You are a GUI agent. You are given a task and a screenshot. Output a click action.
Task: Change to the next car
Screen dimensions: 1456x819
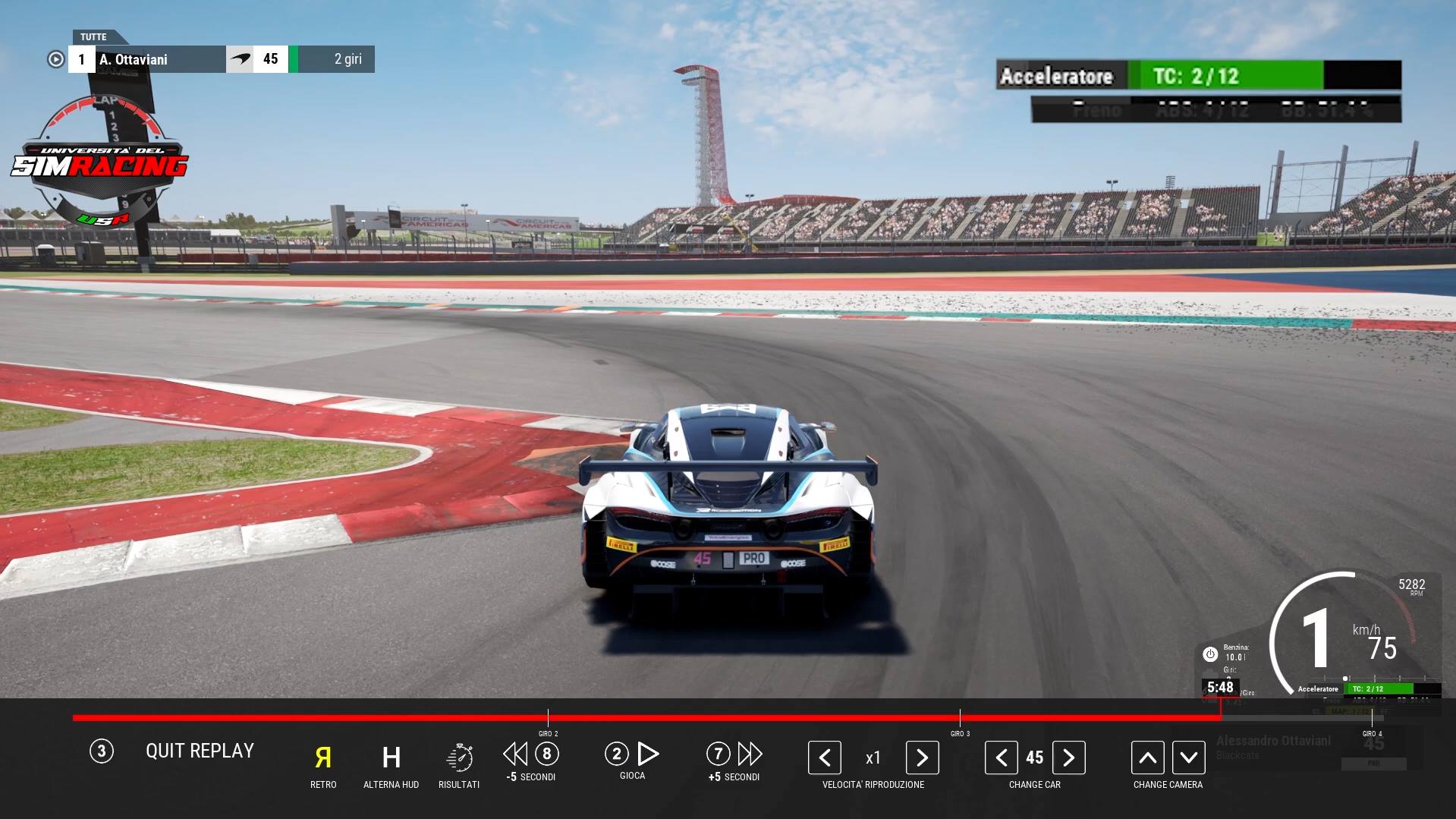(x=1068, y=758)
